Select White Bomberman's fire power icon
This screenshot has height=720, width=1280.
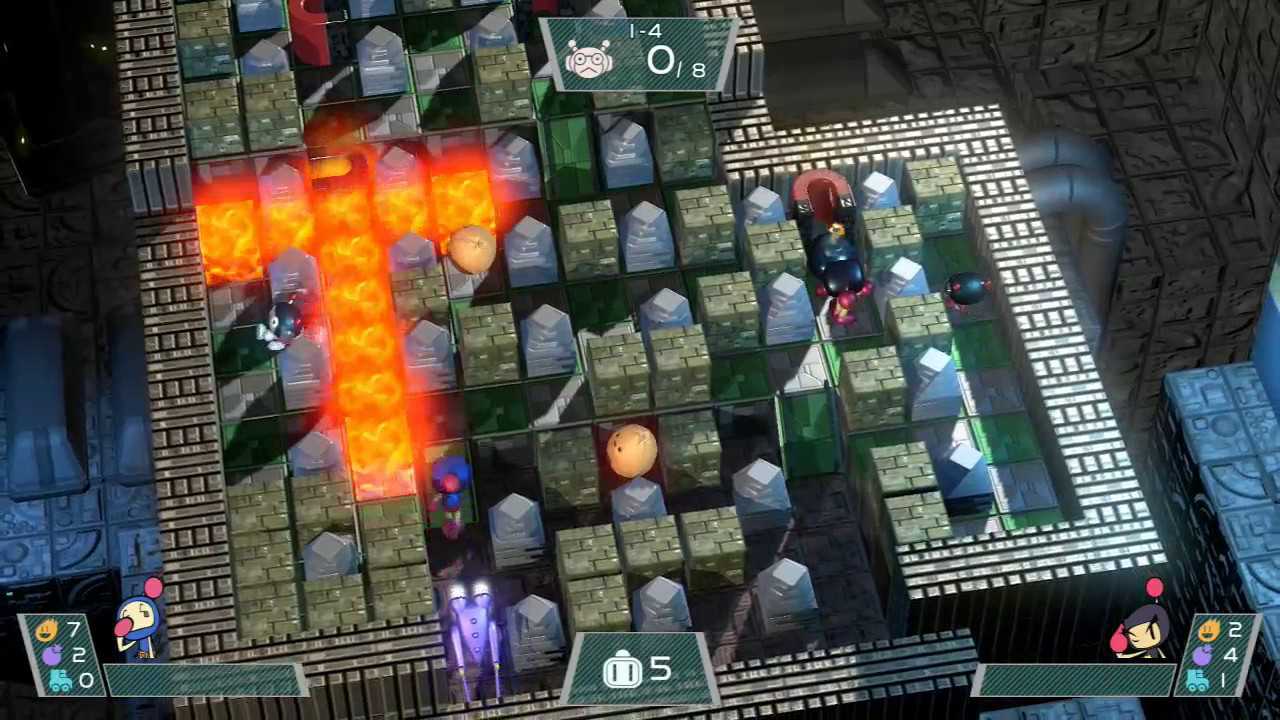coord(46,631)
